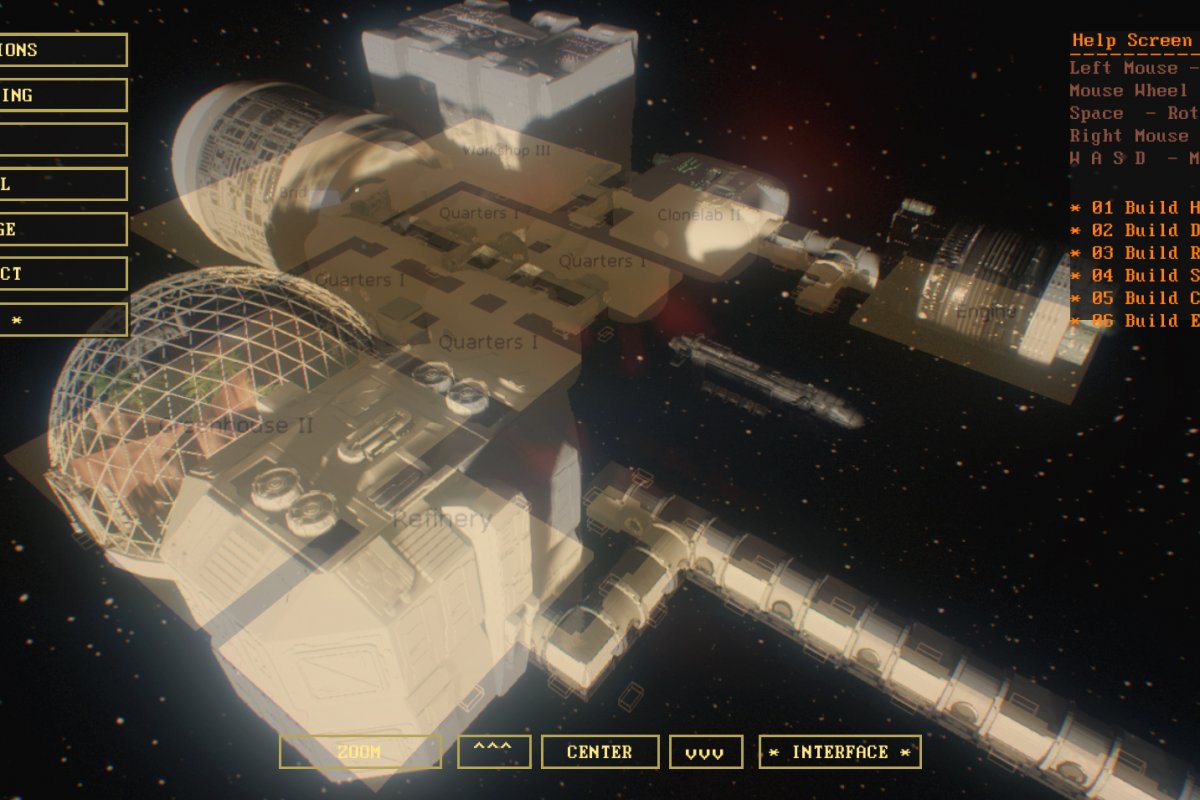
Task: Toggle the * INTERFACE * button
Action: click(x=840, y=752)
